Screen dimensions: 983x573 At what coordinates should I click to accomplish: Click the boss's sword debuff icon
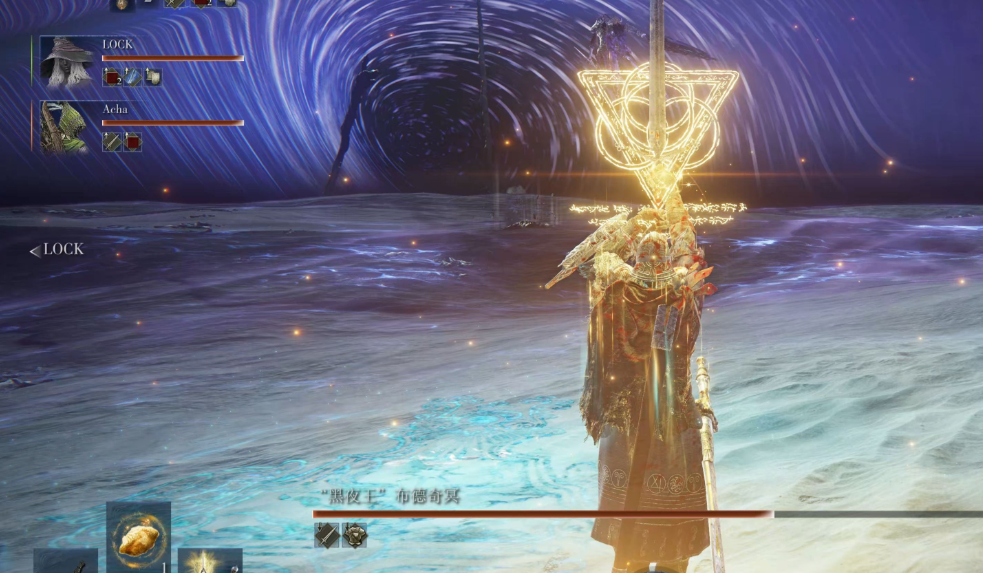click(x=327, y=535)
